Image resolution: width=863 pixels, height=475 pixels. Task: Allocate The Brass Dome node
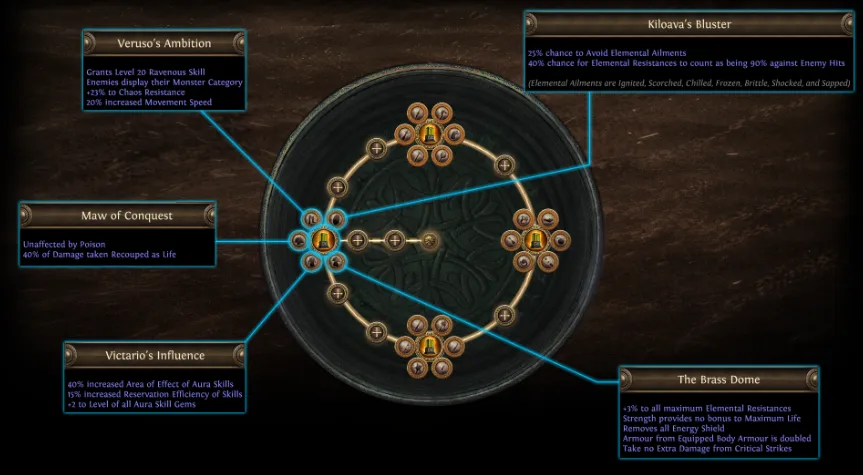[336, 261]
